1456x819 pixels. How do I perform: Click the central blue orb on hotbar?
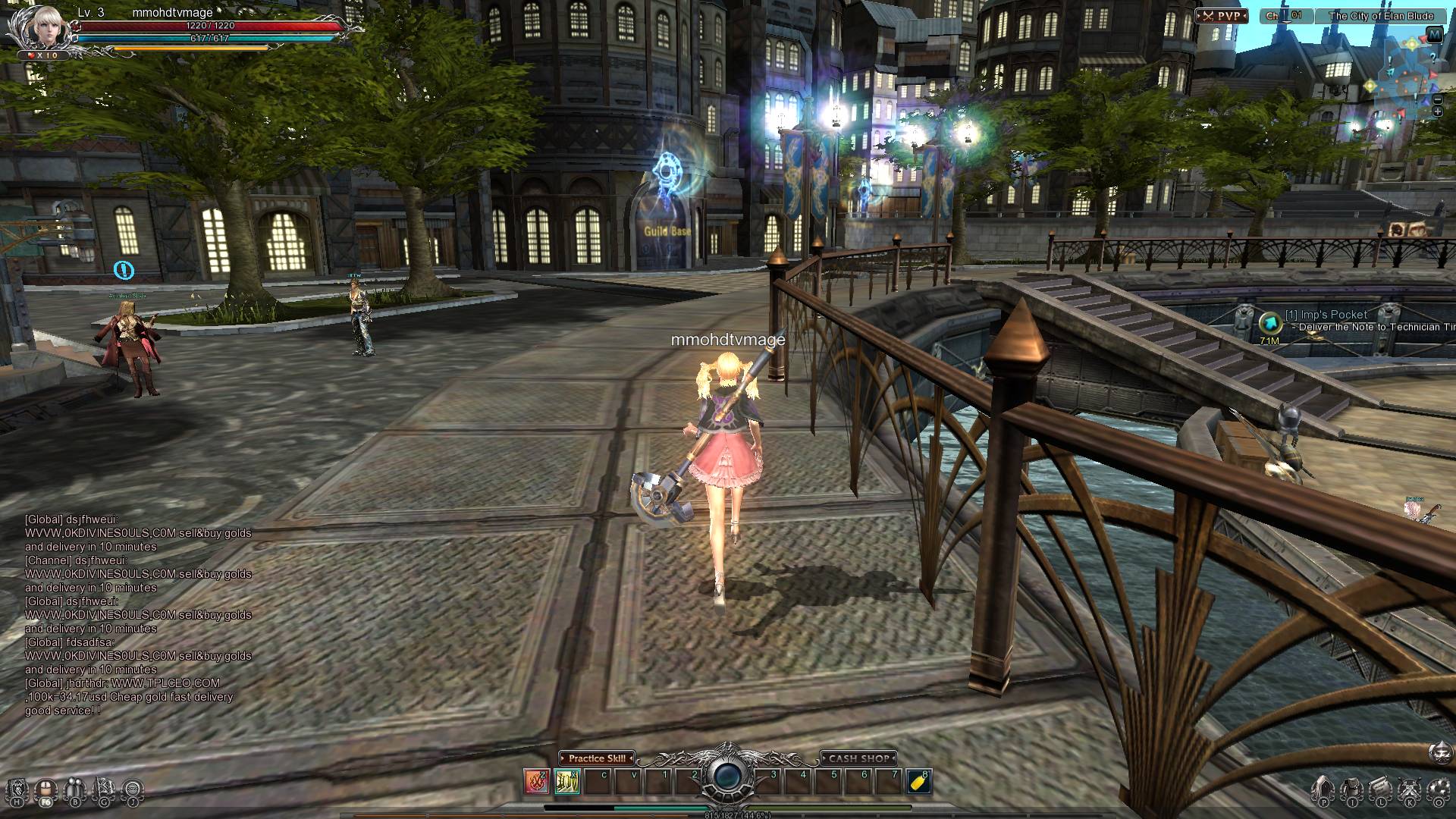[x=727, y=776]
